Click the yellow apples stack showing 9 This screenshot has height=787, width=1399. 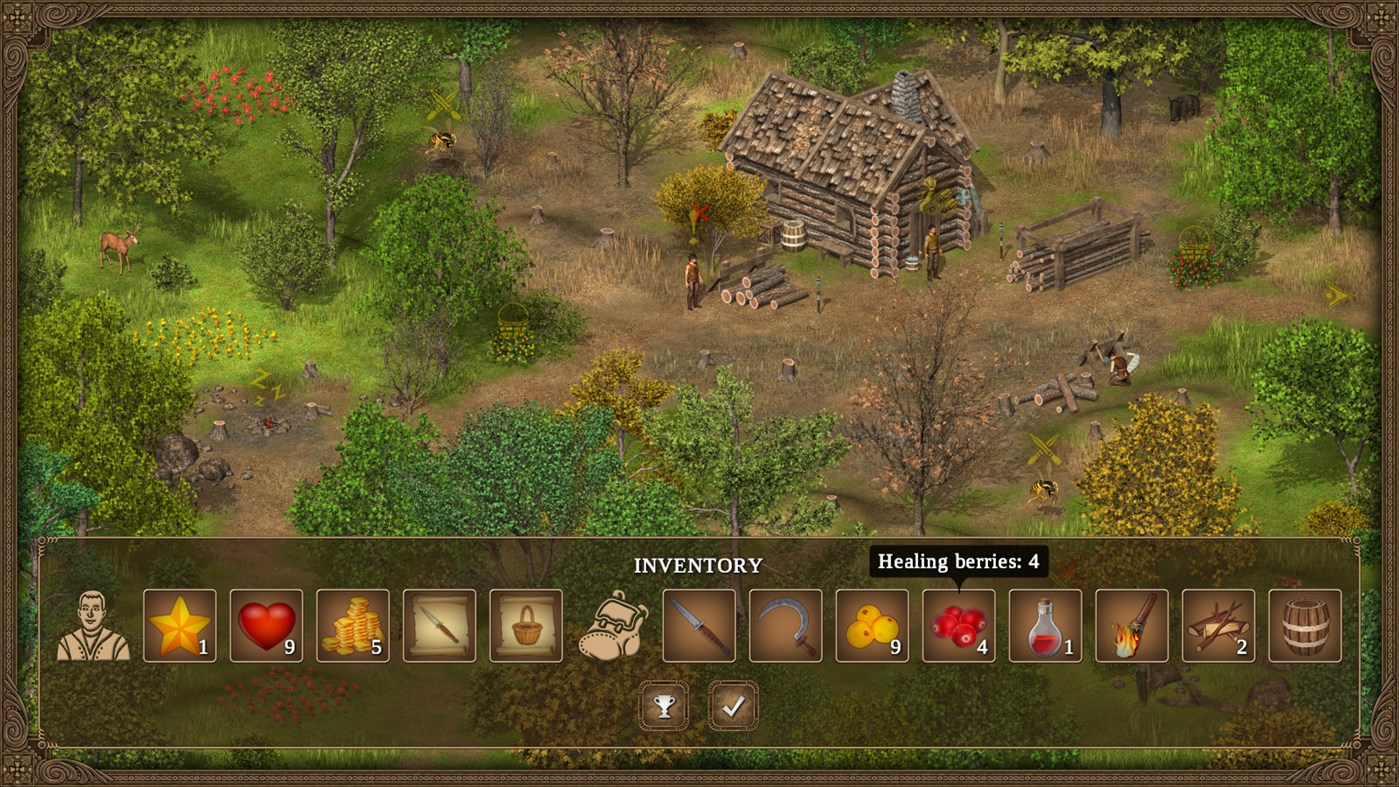(871, 625)
